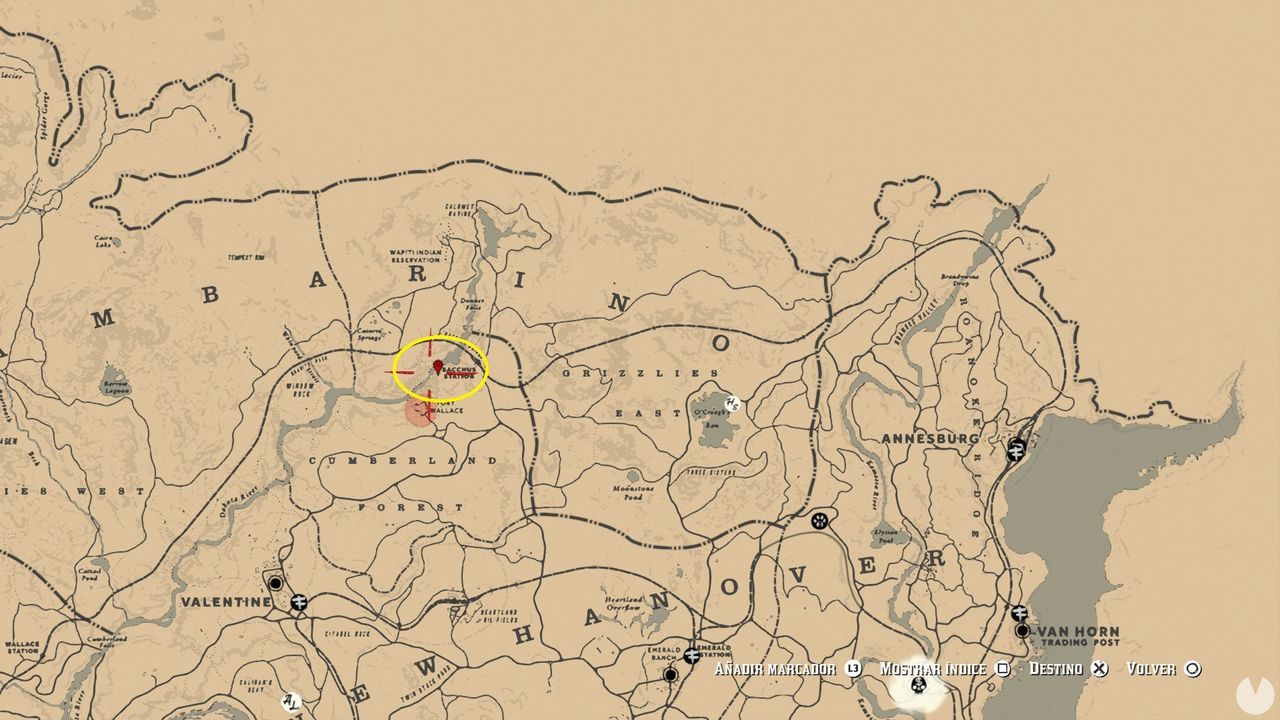Viewport: 1280px width, 720px height.
Task: Select the Bacchus Station waypoint pin
Action: point(437,366)
